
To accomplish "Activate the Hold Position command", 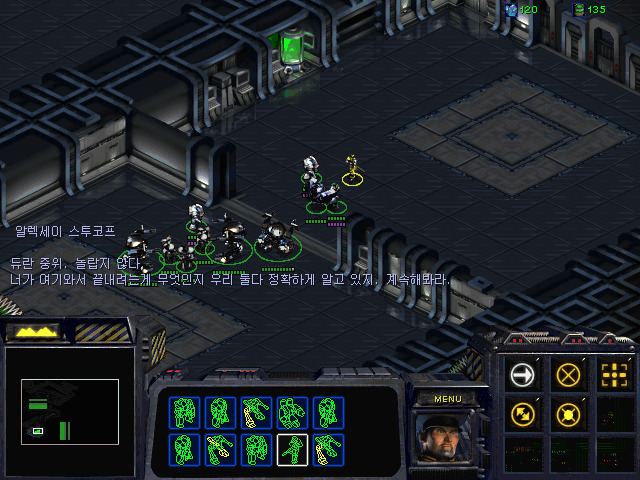I will click(568, 412).
